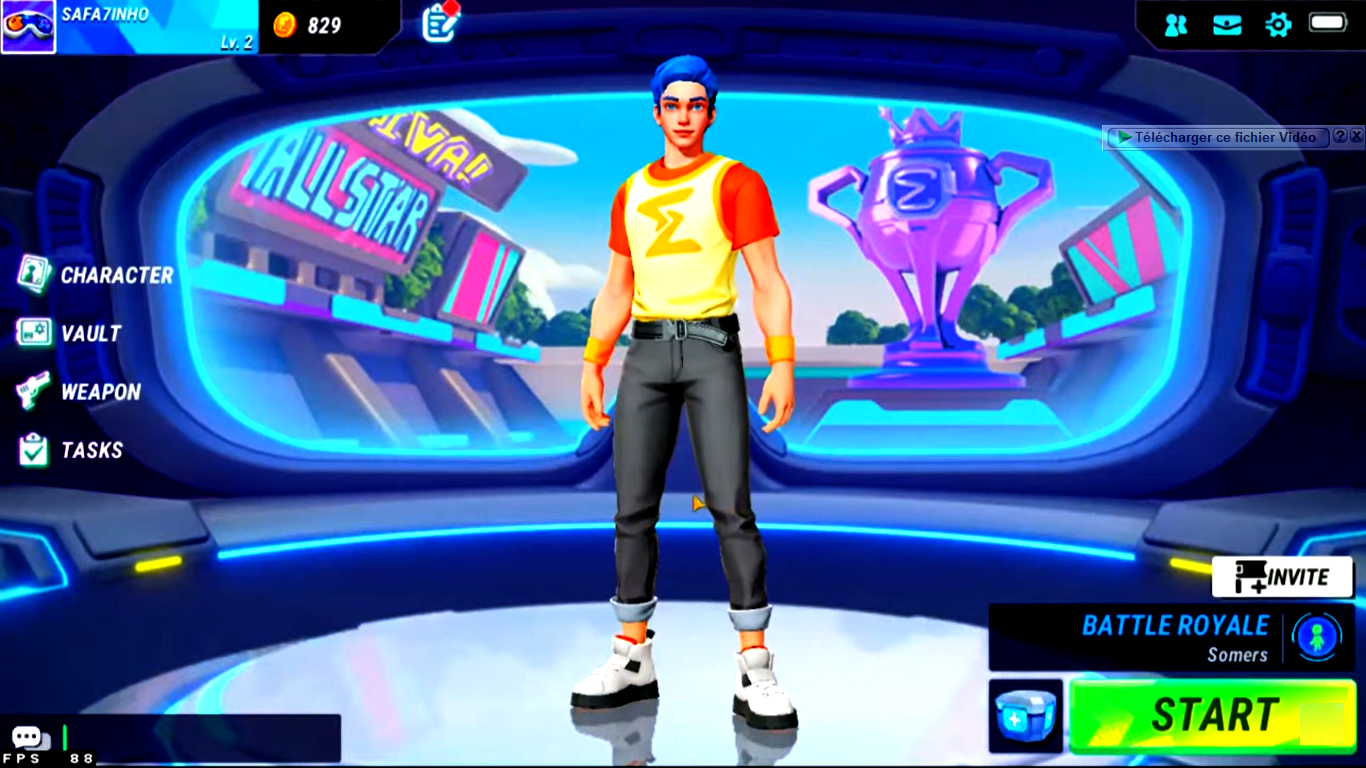The width and height of the screenshot is (1366, 768).
Task: Click SAFA7INHO's profile avatar
Action: coord(28,25)
